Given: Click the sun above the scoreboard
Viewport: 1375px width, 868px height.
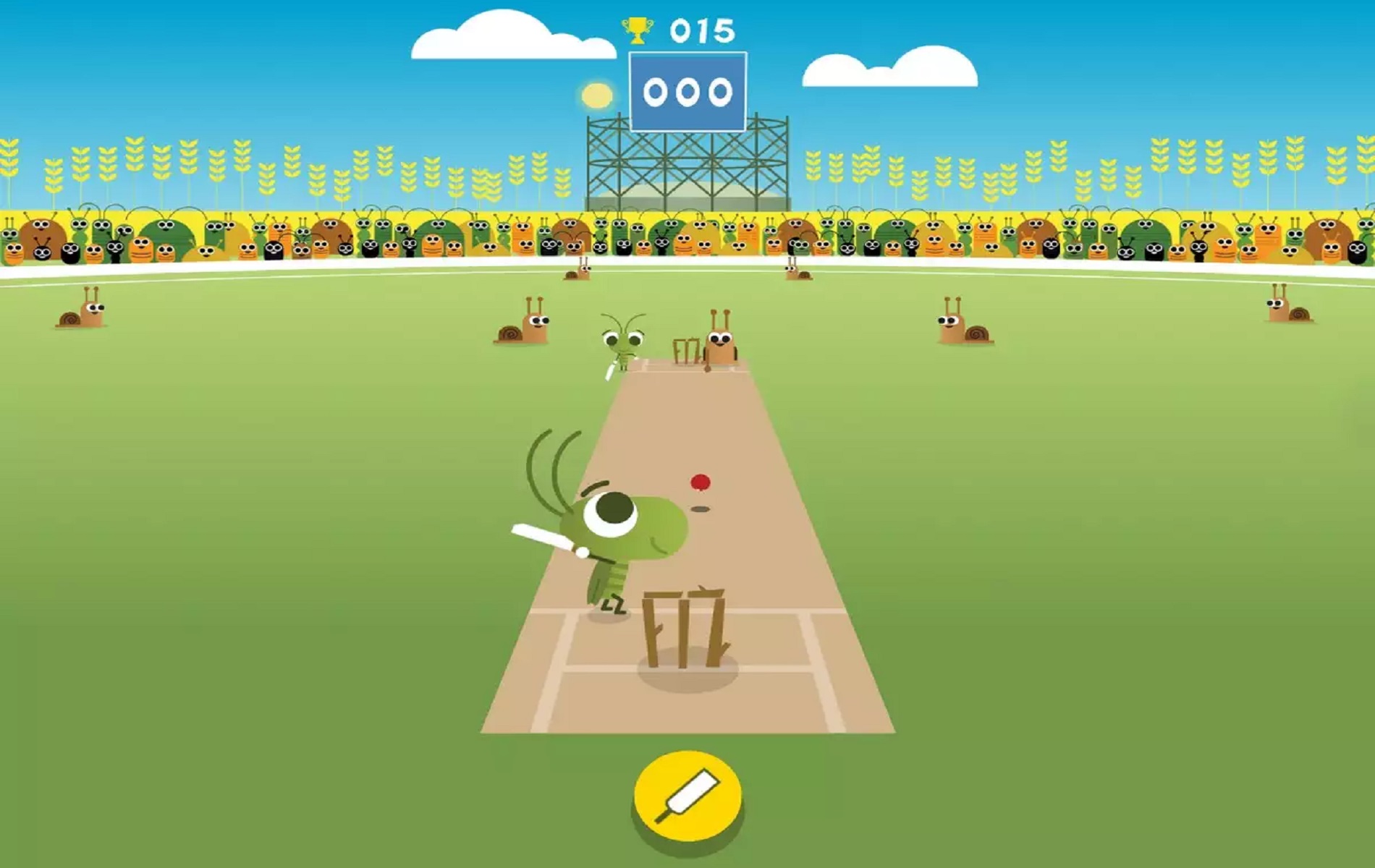Looking at the screenshot, I should pos(596,94).
